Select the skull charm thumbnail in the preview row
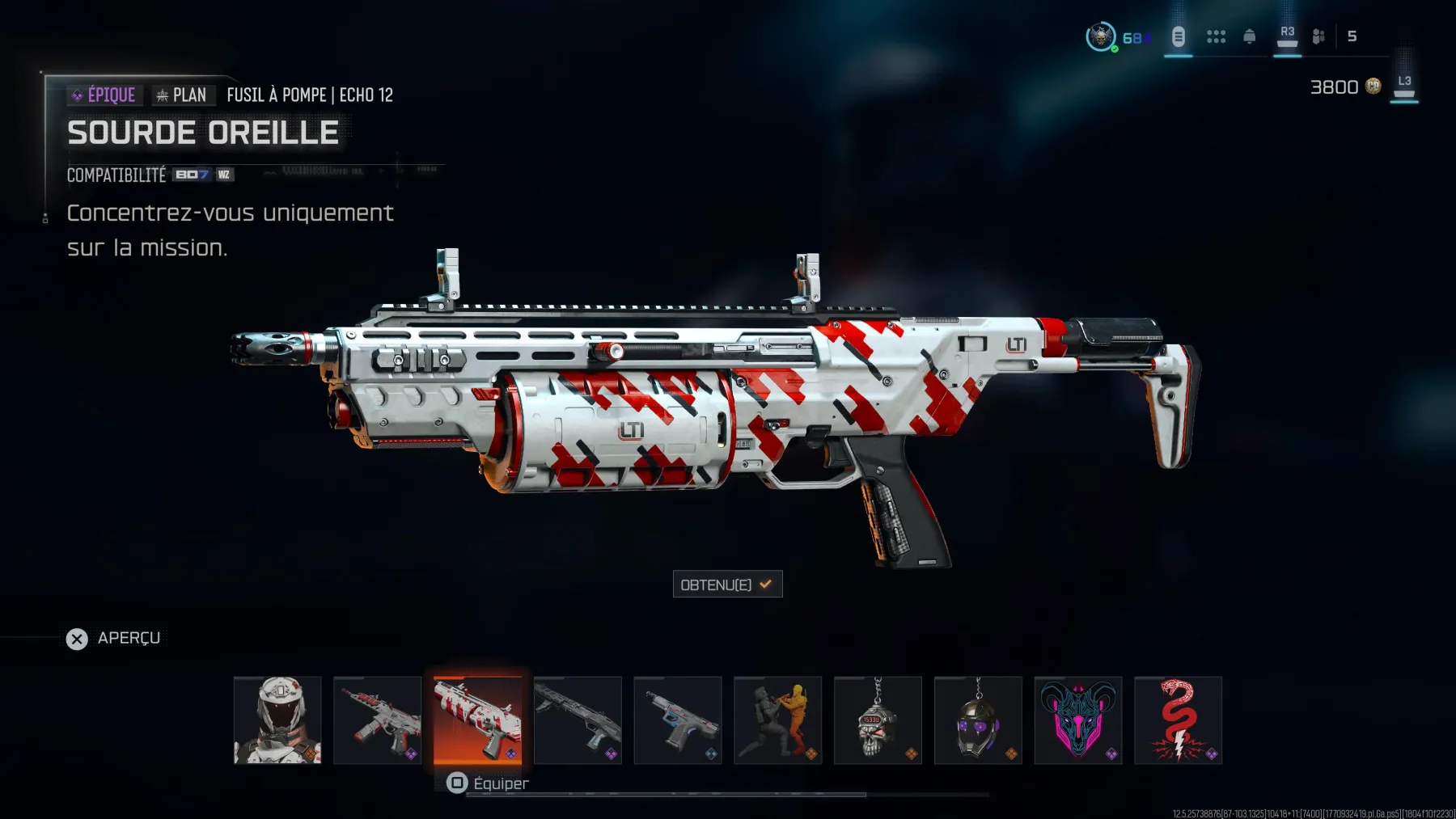1456x819 pixels. pos(878,720)
